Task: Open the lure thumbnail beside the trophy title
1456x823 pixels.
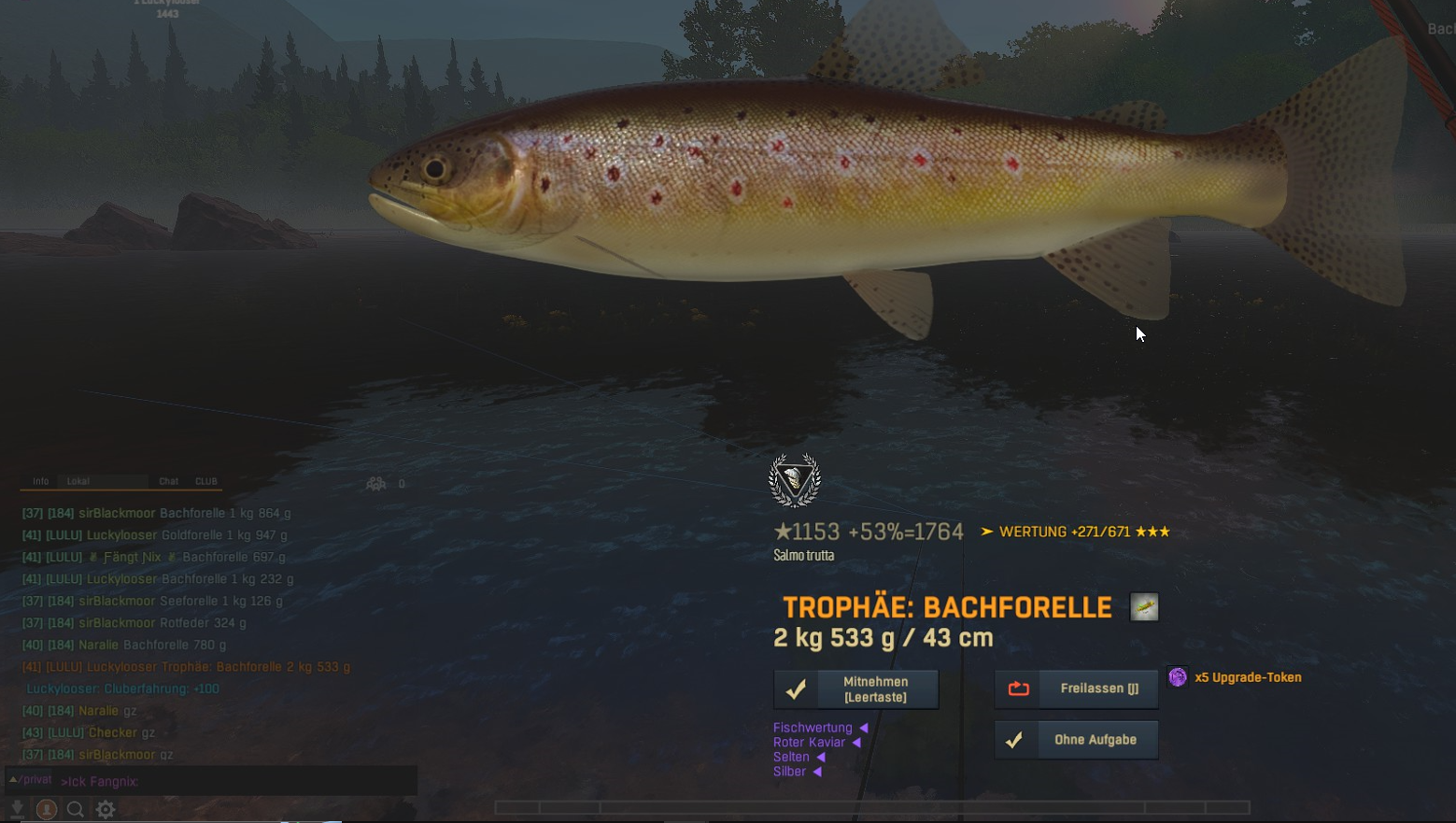Action: (1144, 607)
